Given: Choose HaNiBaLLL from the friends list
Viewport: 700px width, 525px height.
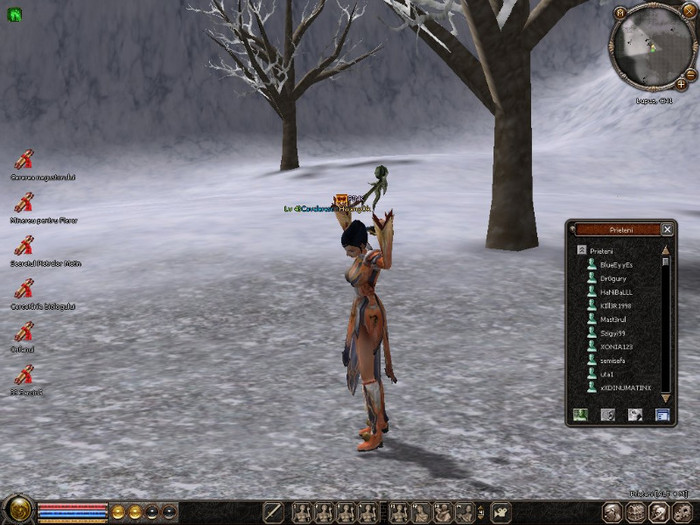Looking at the screenshot, I should pyautogui.click(x=616, y=292).
